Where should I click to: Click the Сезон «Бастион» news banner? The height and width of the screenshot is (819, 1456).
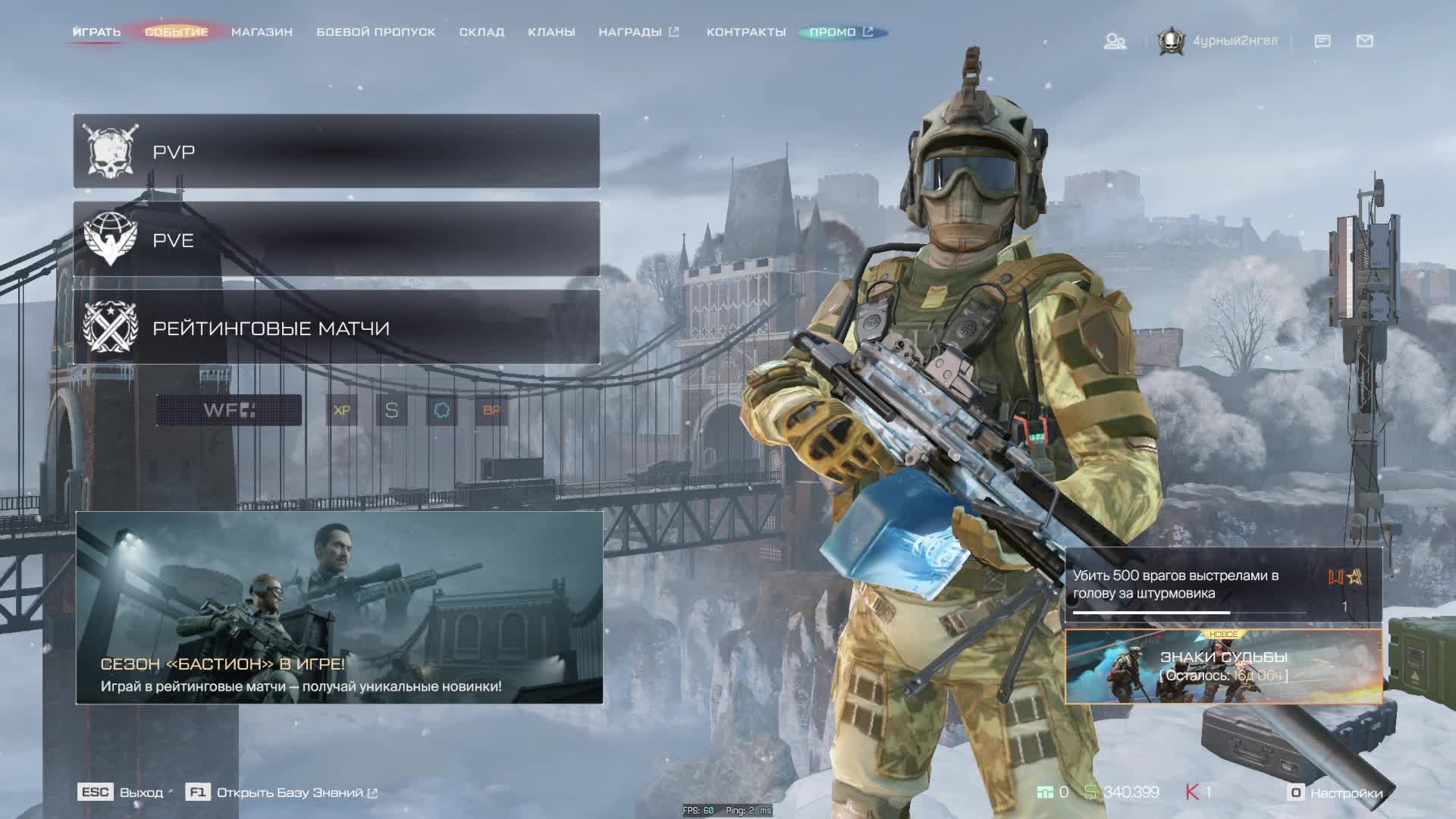[339, 607]
